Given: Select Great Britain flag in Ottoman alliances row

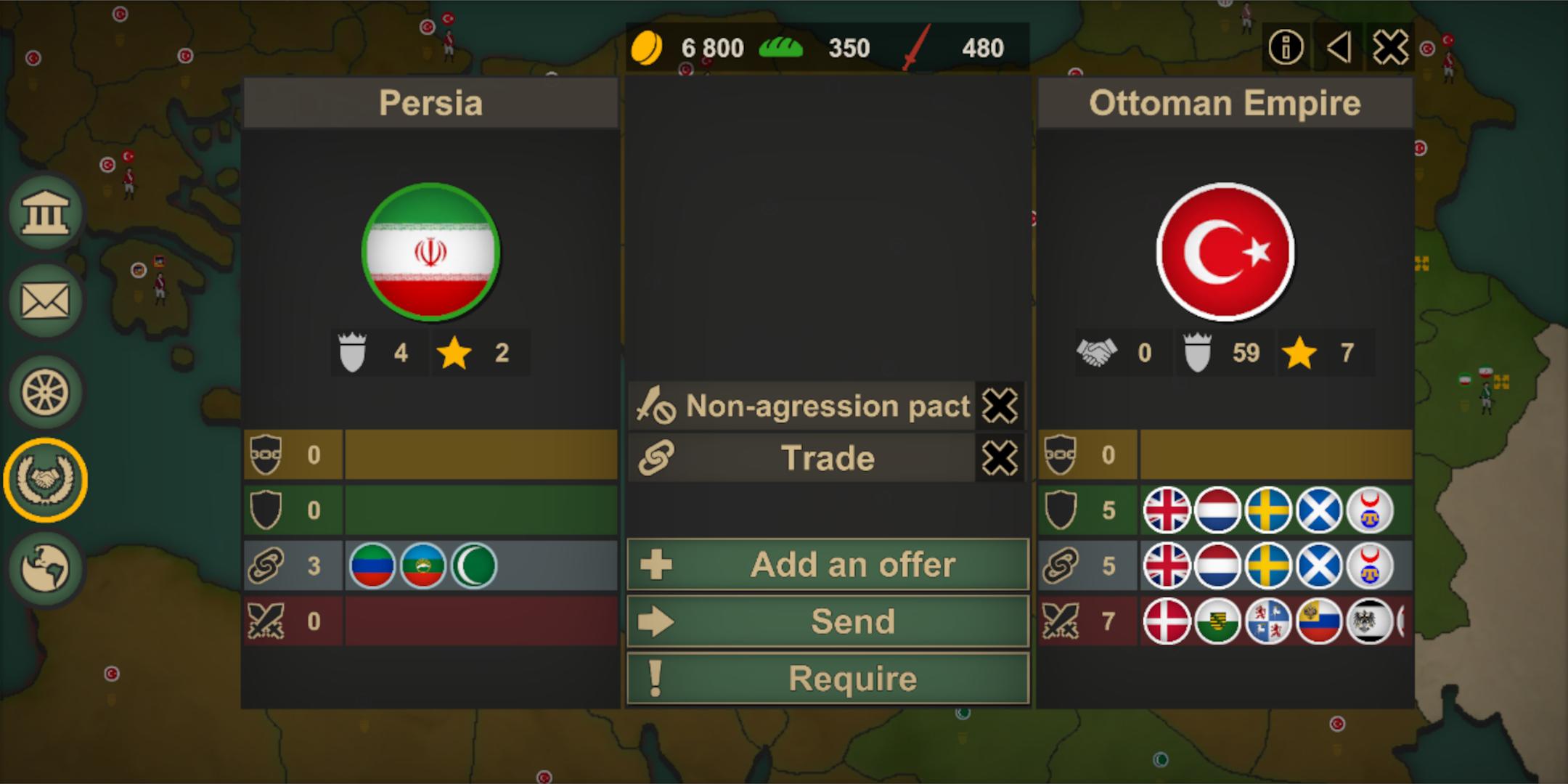Looking at the screenshot, I should click(x=1167, y=510).
